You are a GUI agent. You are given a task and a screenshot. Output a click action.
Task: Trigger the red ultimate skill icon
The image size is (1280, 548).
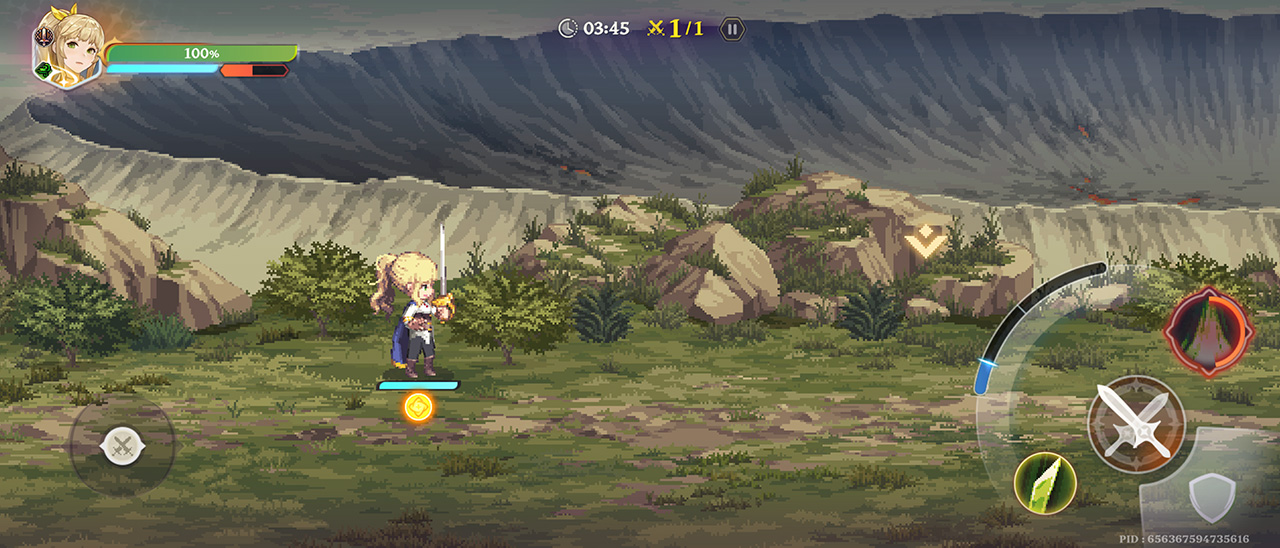pyautogui.click(x=1208, y=331)
